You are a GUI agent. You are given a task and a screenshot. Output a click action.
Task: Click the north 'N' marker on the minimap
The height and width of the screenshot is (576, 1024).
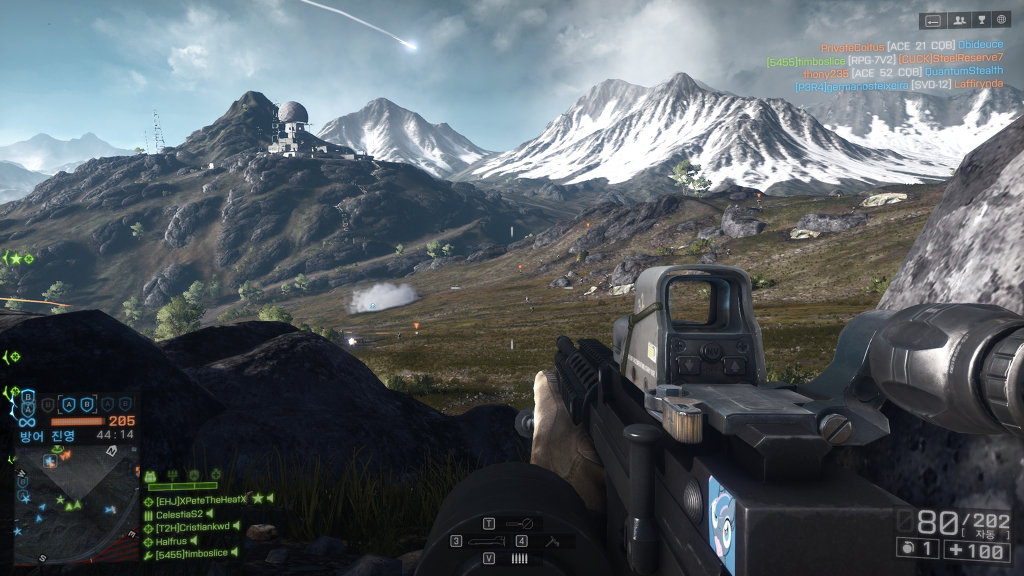112,452
